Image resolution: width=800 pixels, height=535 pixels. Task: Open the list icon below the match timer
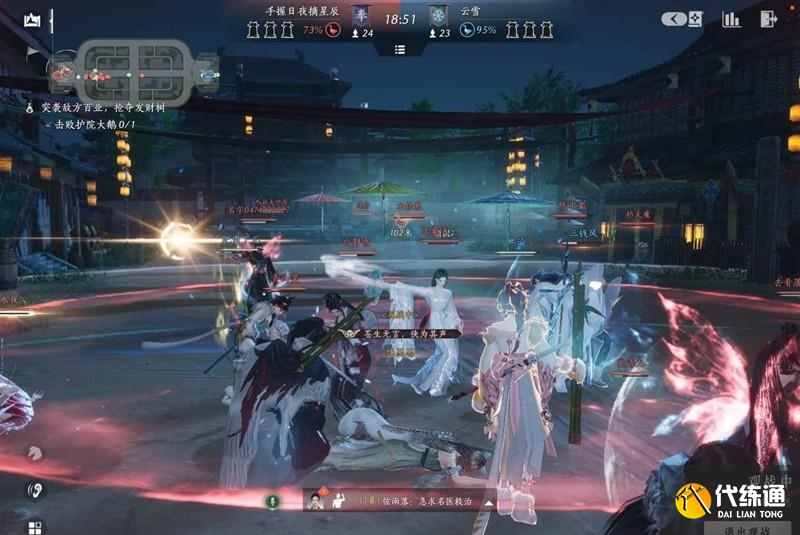click(x=400, y=49)
